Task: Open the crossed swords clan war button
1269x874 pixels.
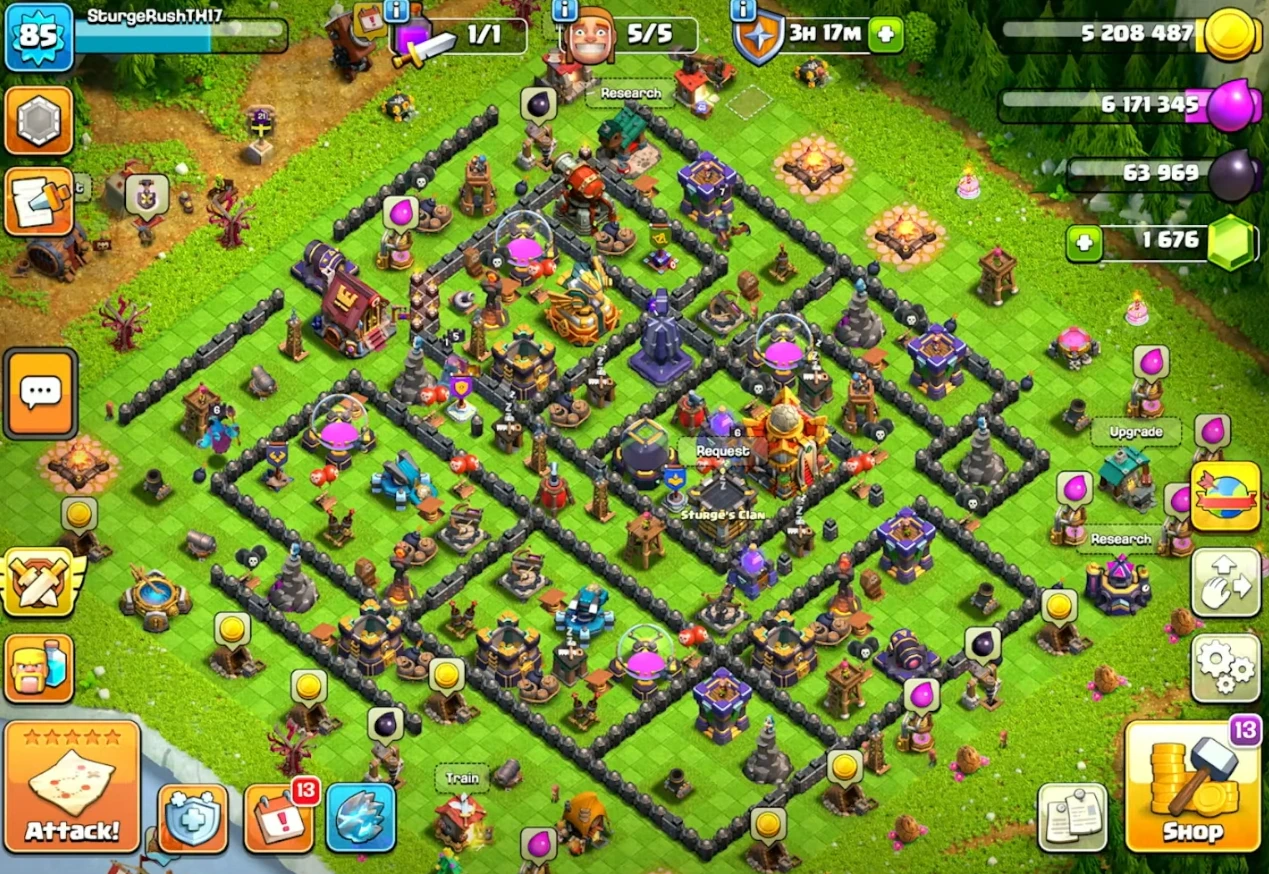Action: coord(40,583)
